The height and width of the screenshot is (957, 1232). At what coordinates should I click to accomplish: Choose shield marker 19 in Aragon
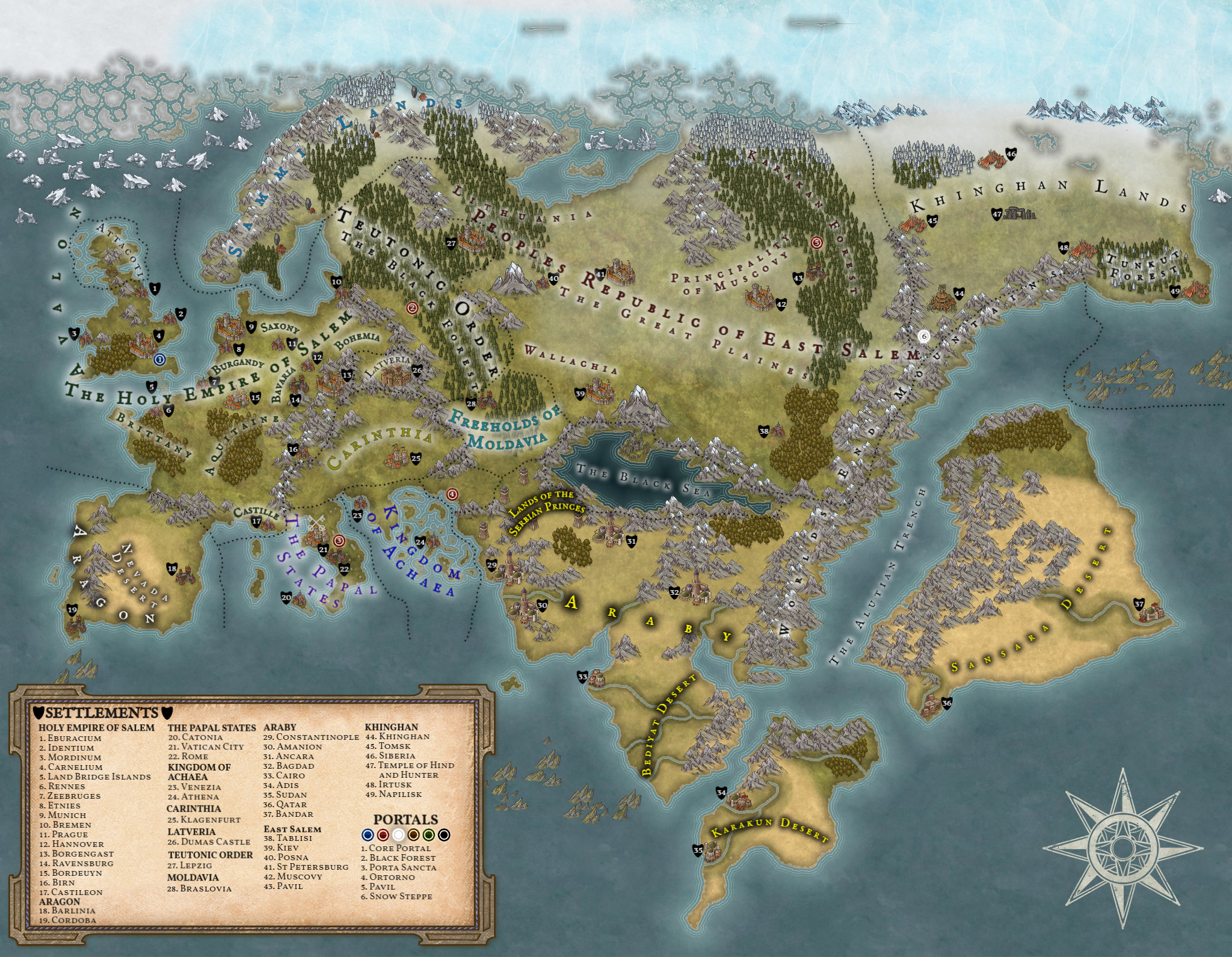click(x=72, y=610)
